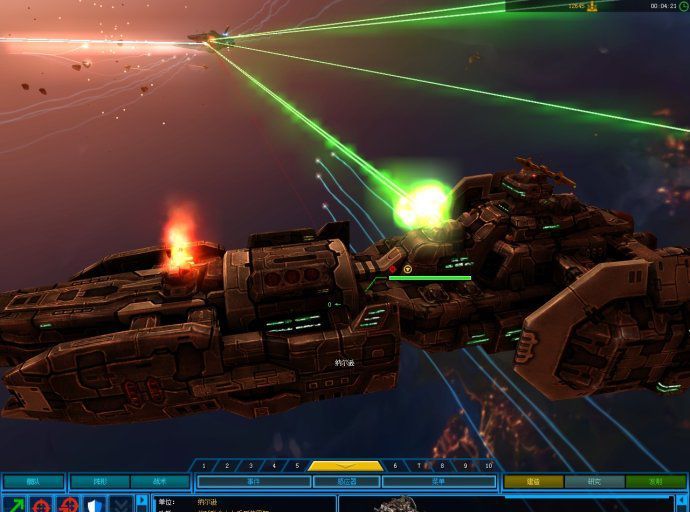Open the 战术 tactics options
This screenshot has width=690, height=512.
[162, 481]
